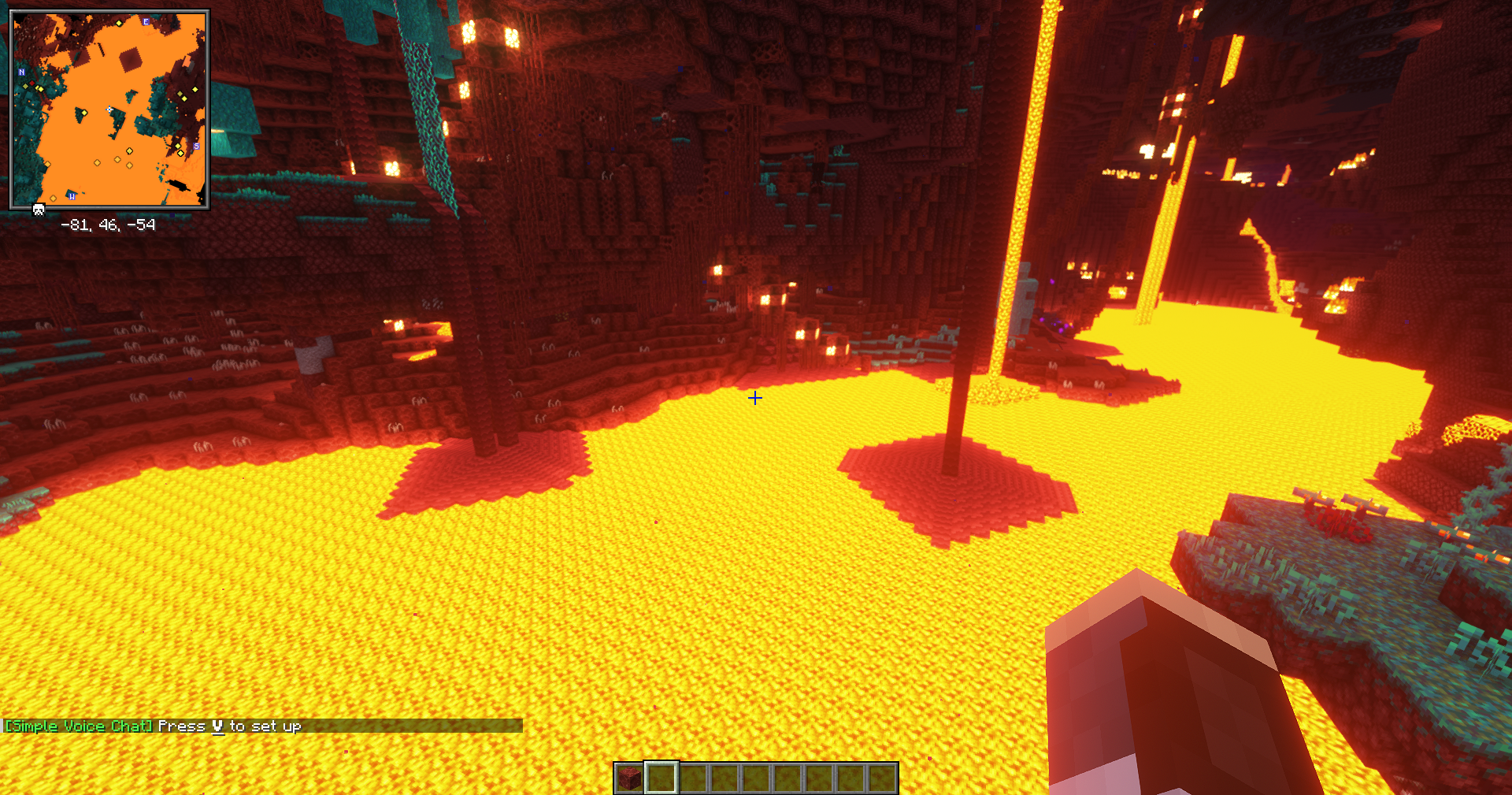Click the minimap in the corner
Image resolution: width=1512 pixels, height=795 pixels.
[x=109, y=110]
